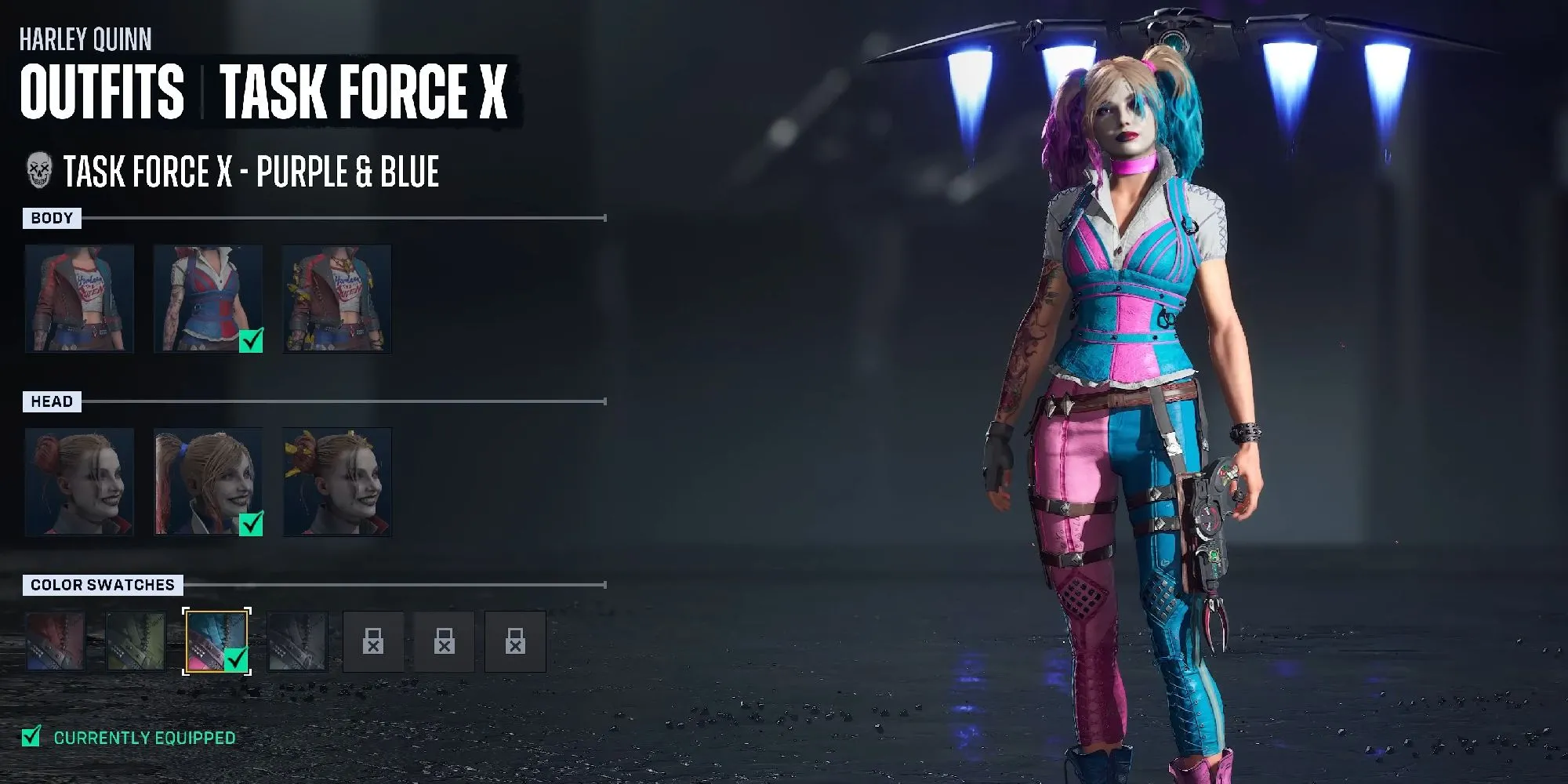This screenshot has height=784, width=1568.
Task: Select the purple and blue color swatch
Action: tap(216, 642)
